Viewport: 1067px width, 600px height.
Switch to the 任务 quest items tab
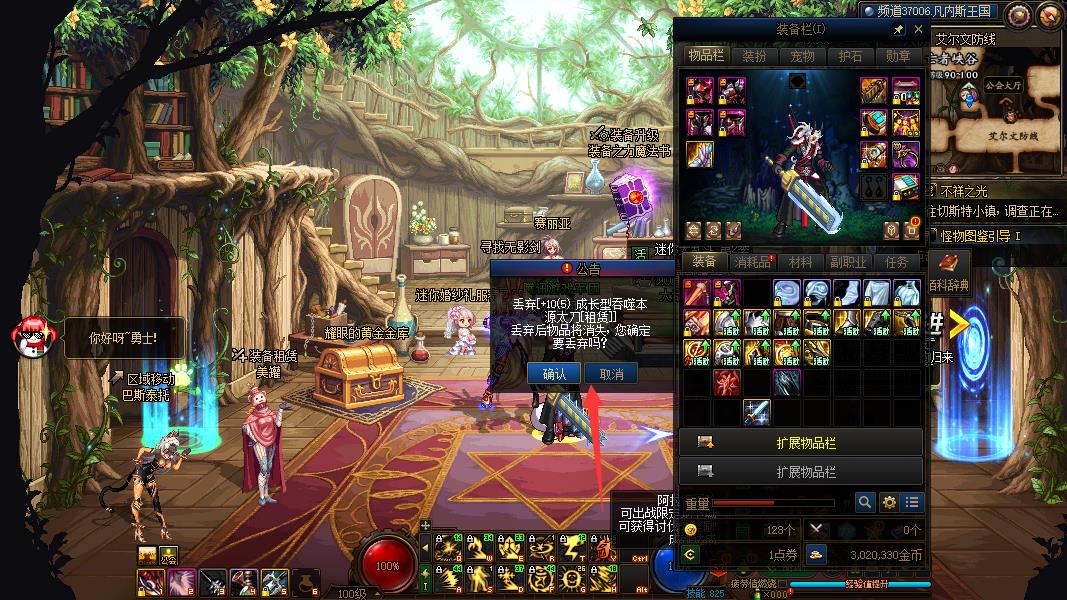897,262
